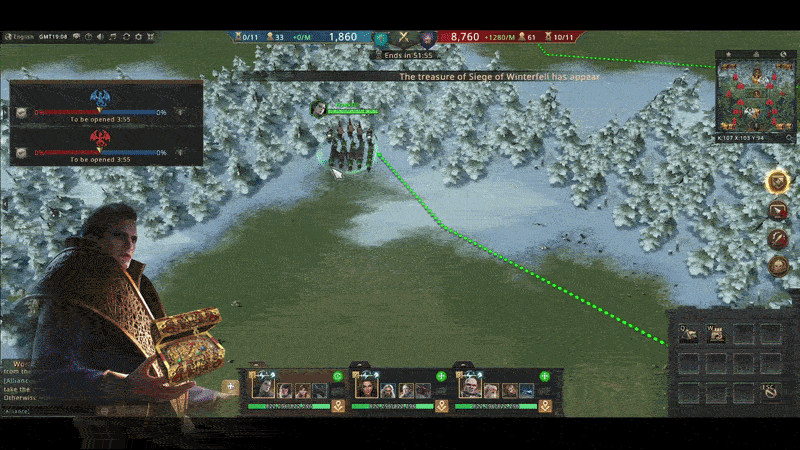
Task: Select the first army's commander portrait
Action: pos(264,388)
